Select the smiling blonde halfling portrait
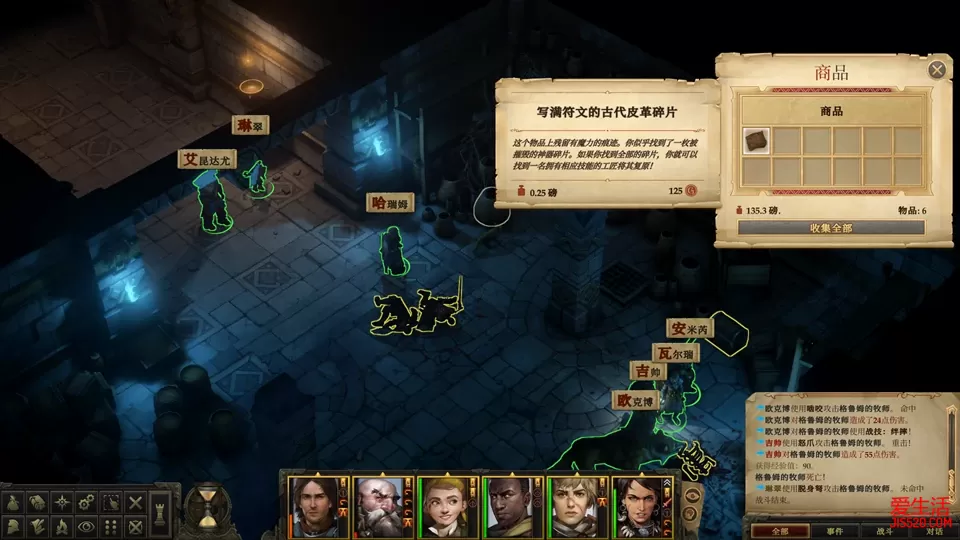This screenshot has width=960, height=540. click(x=445, y=506)
